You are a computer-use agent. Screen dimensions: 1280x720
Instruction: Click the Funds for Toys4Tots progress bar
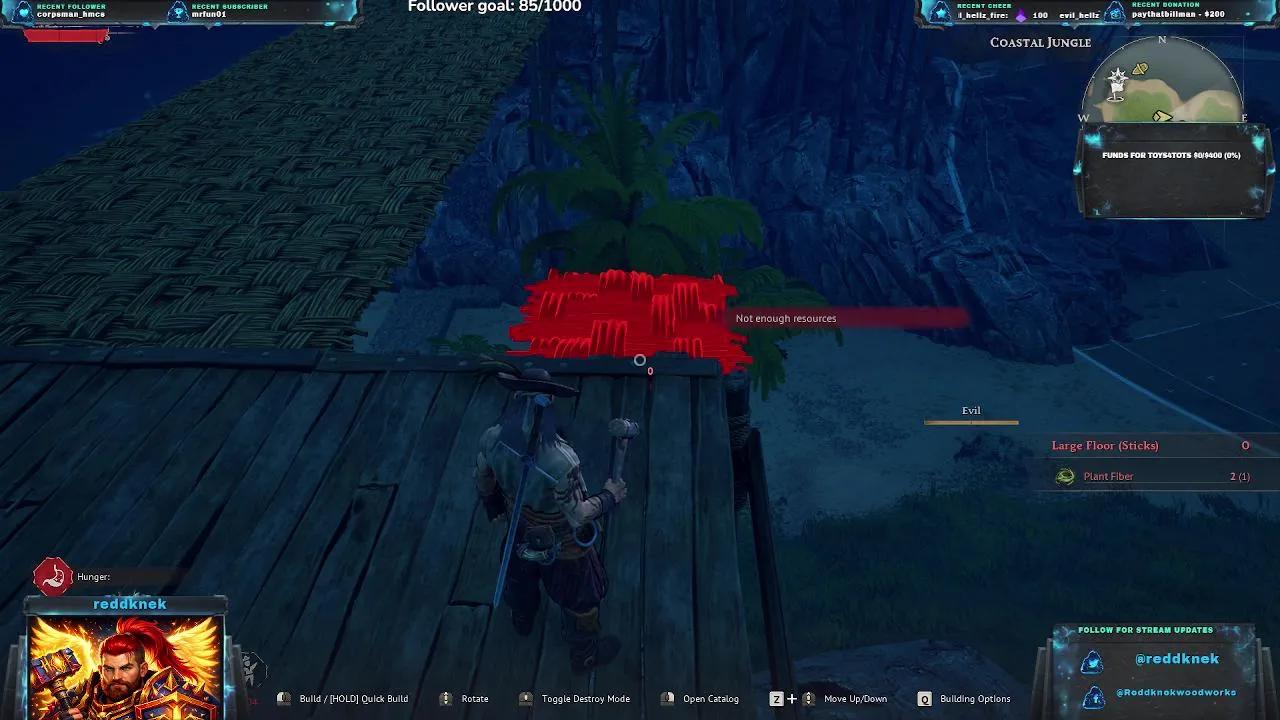click(1170, 156)
